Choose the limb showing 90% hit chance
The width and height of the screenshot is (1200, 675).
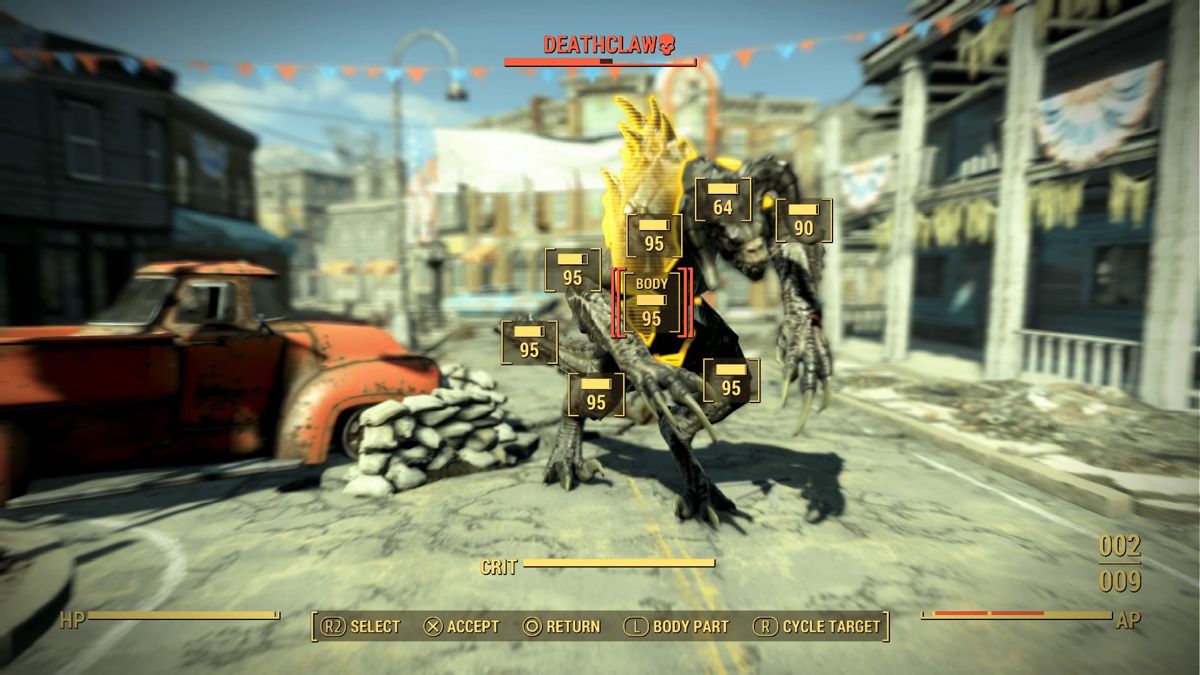pos(803,221)
